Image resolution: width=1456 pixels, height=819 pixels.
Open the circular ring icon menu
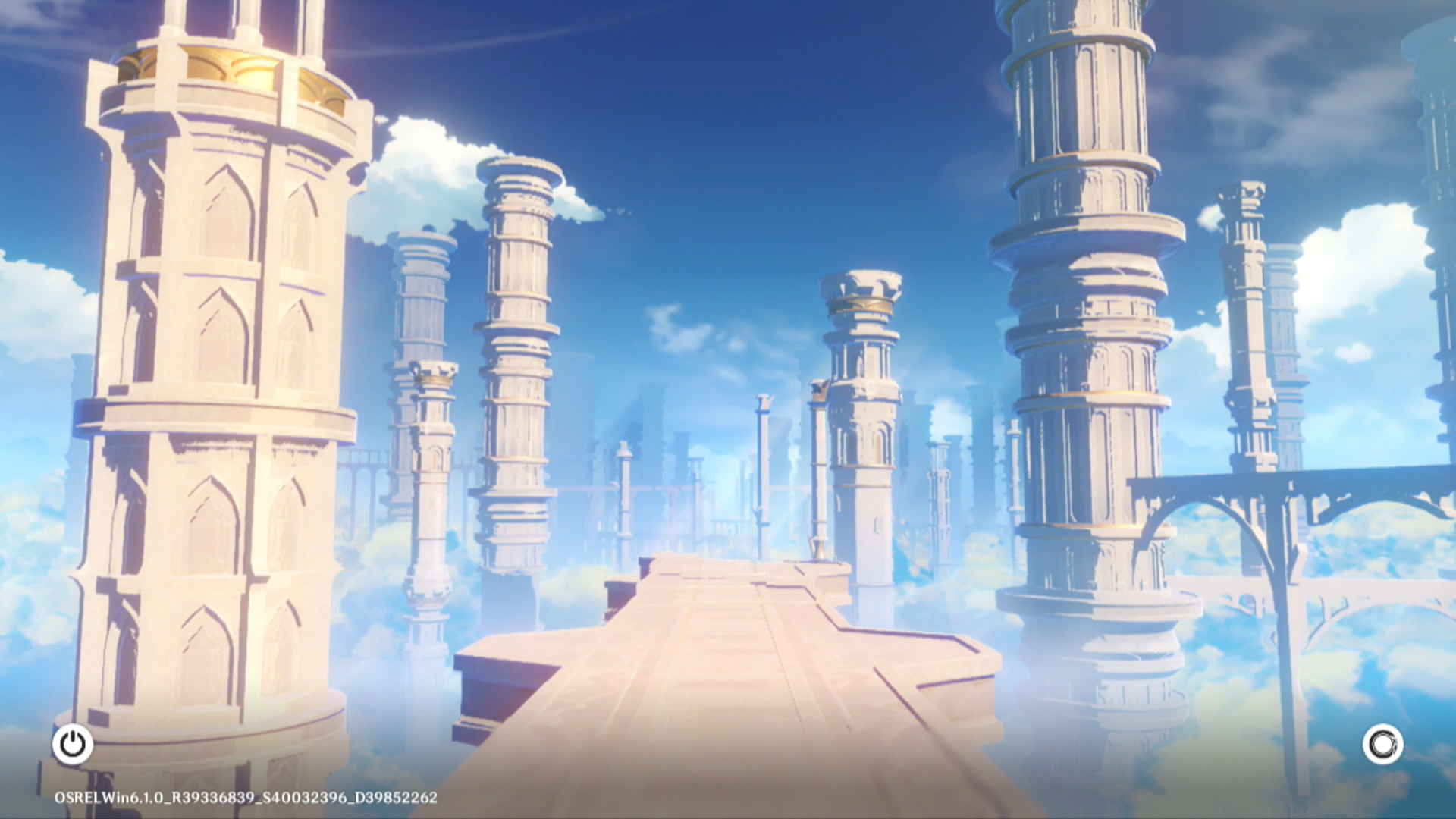[x=1382, y=744]
